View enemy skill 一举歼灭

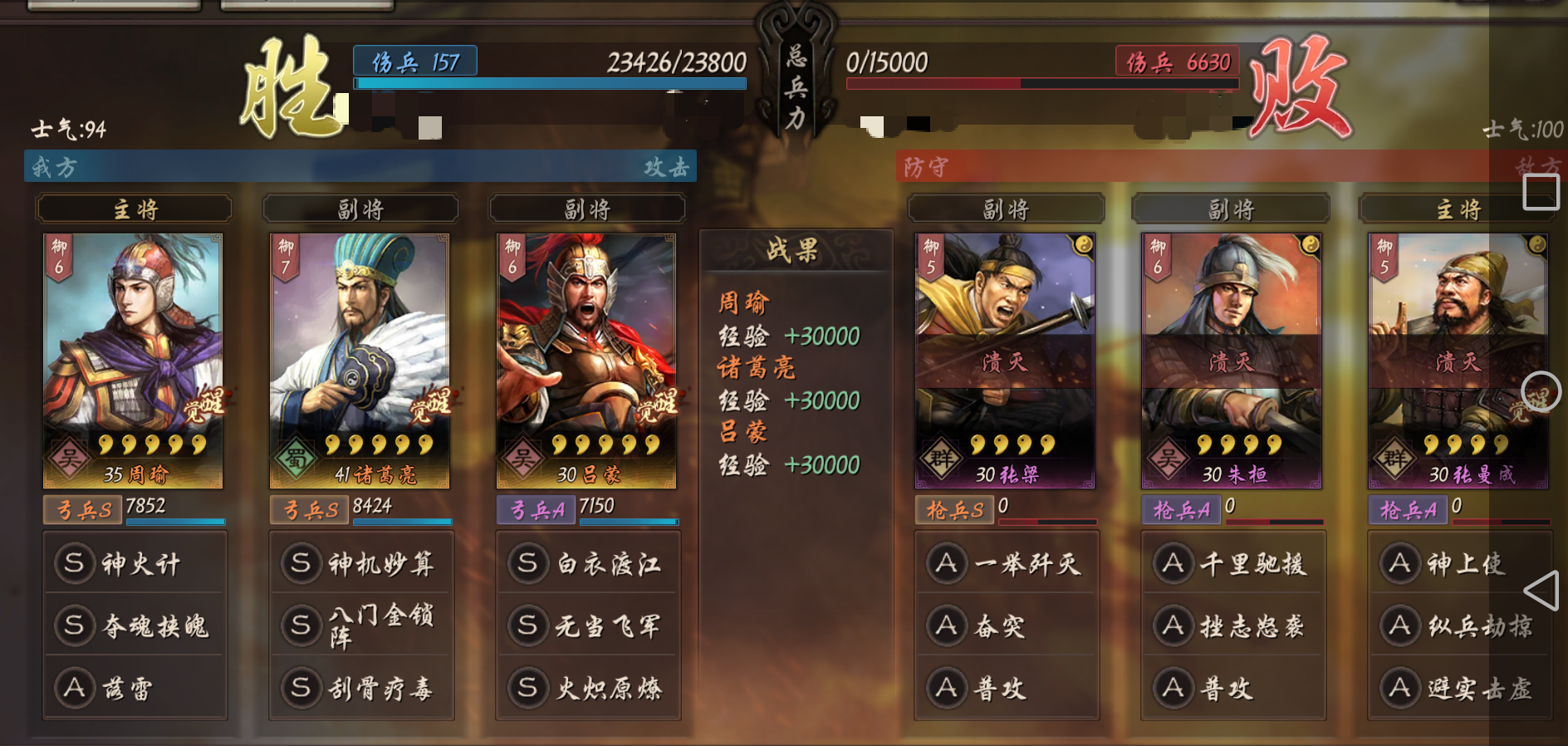coord(1007,563)
